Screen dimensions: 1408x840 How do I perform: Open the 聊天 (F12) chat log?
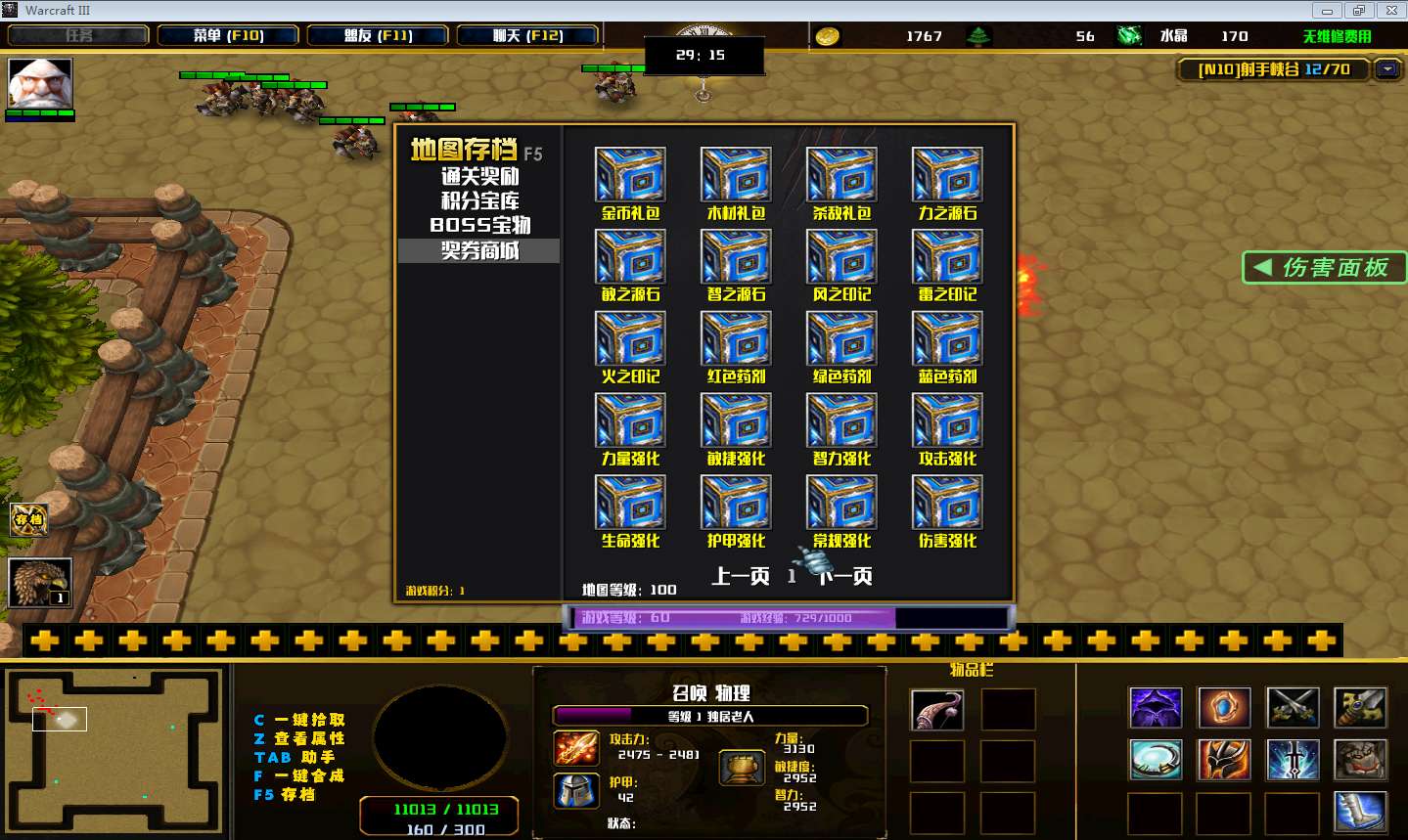tap(527, 35)
